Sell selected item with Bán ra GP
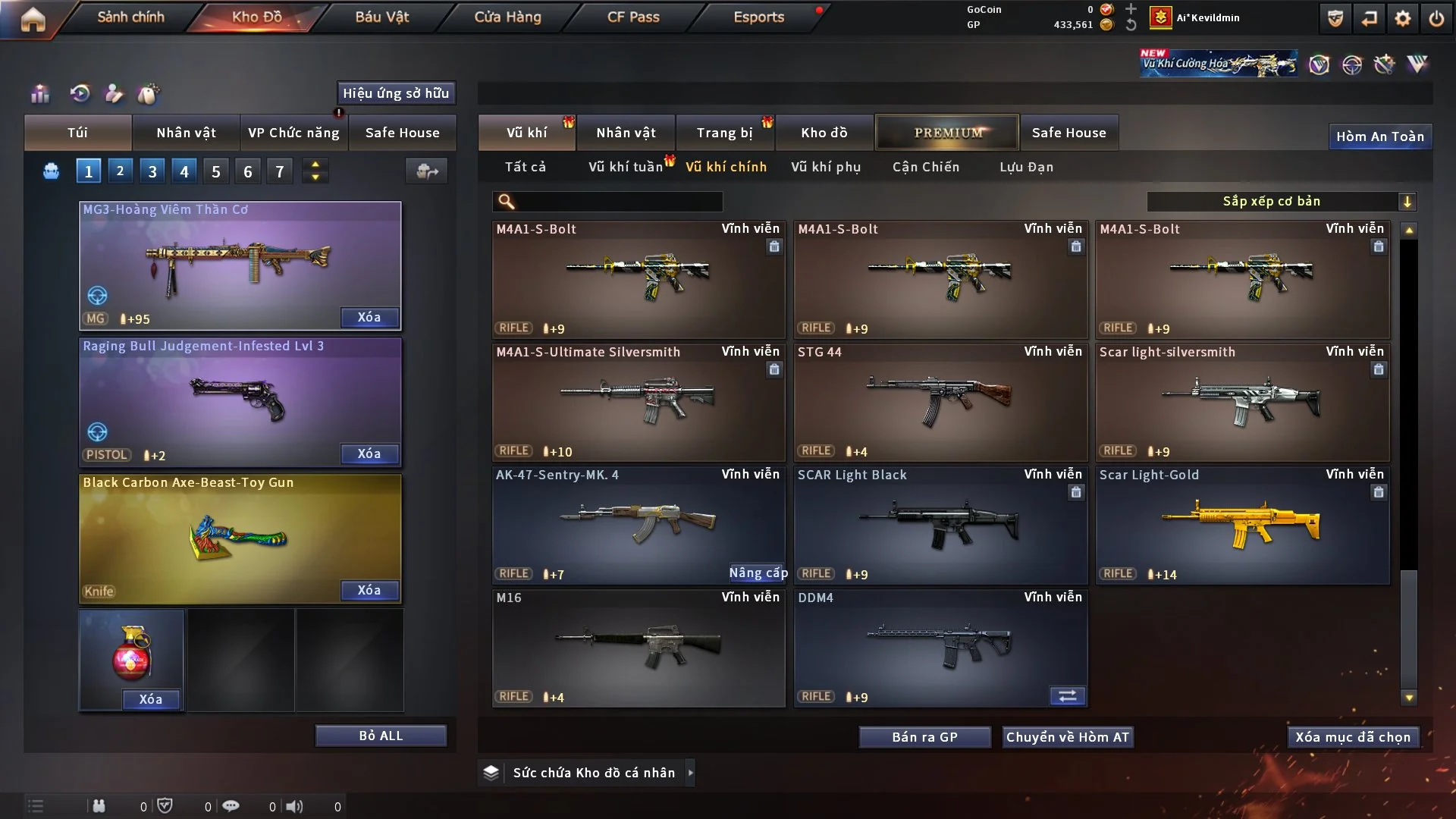The height and width of the screenshot is (819, 1456). (x=924, y=737)
